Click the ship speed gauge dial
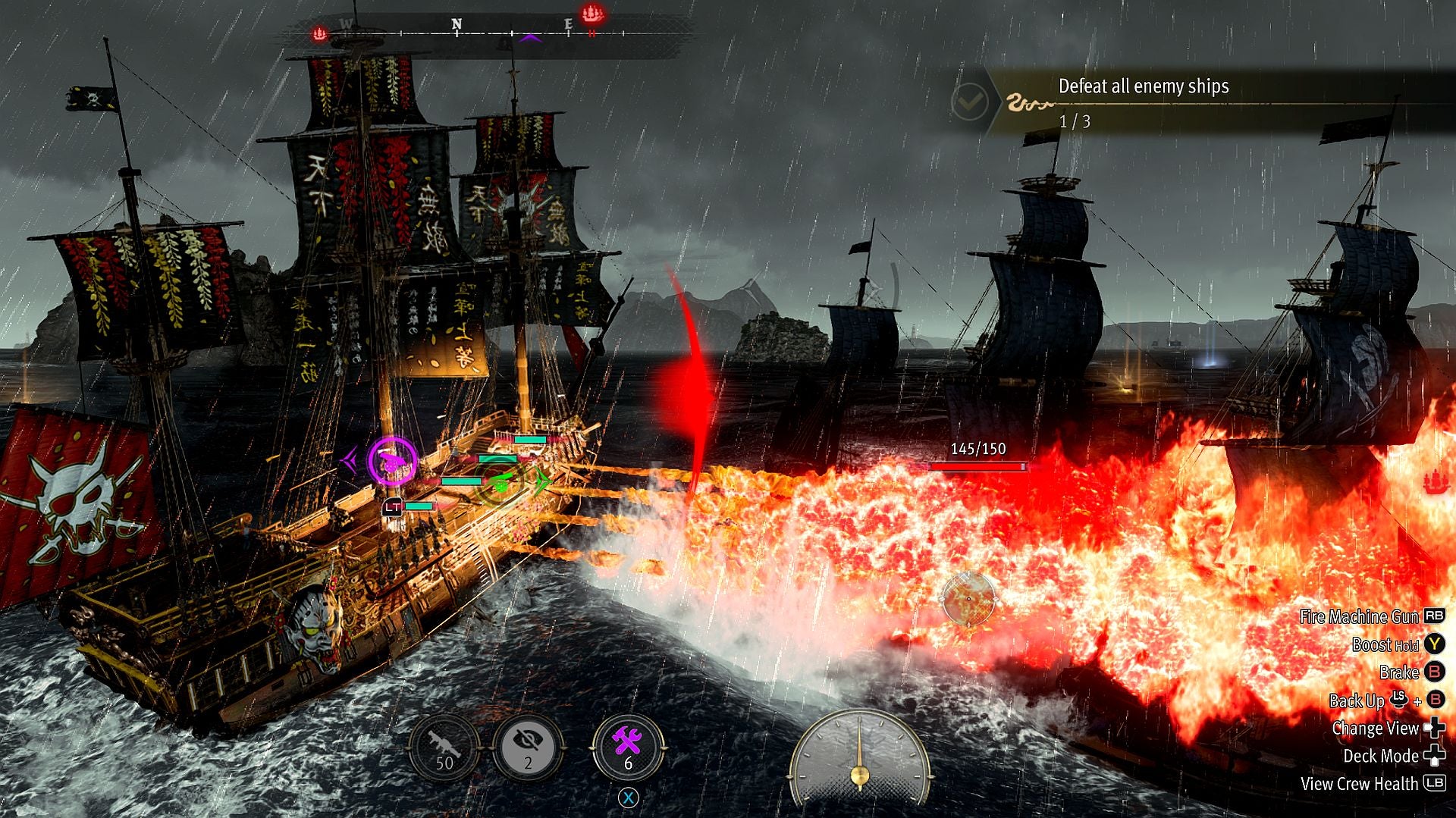 [x=859, y=758]
